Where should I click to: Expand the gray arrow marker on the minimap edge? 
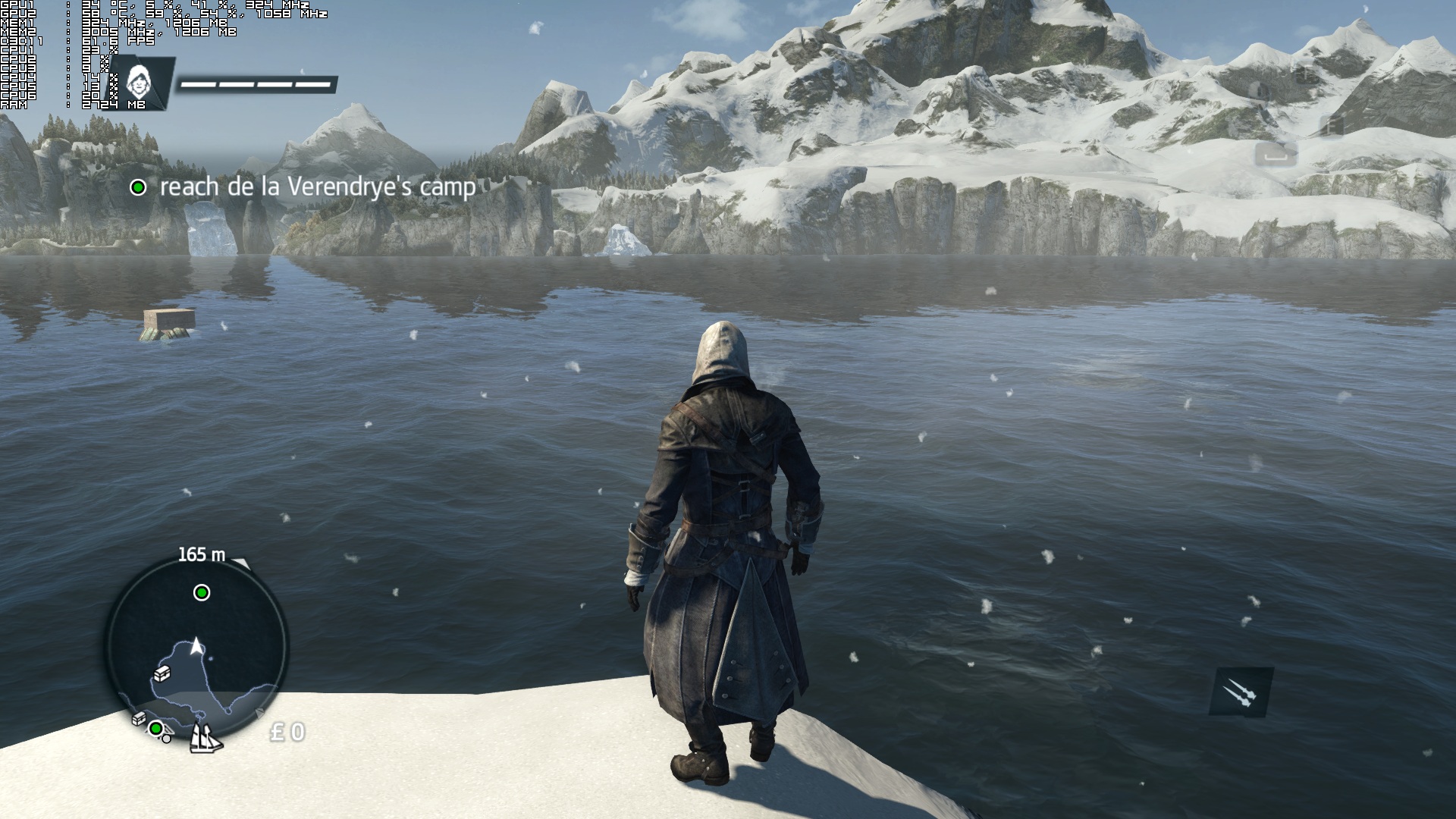pos(259,714)
